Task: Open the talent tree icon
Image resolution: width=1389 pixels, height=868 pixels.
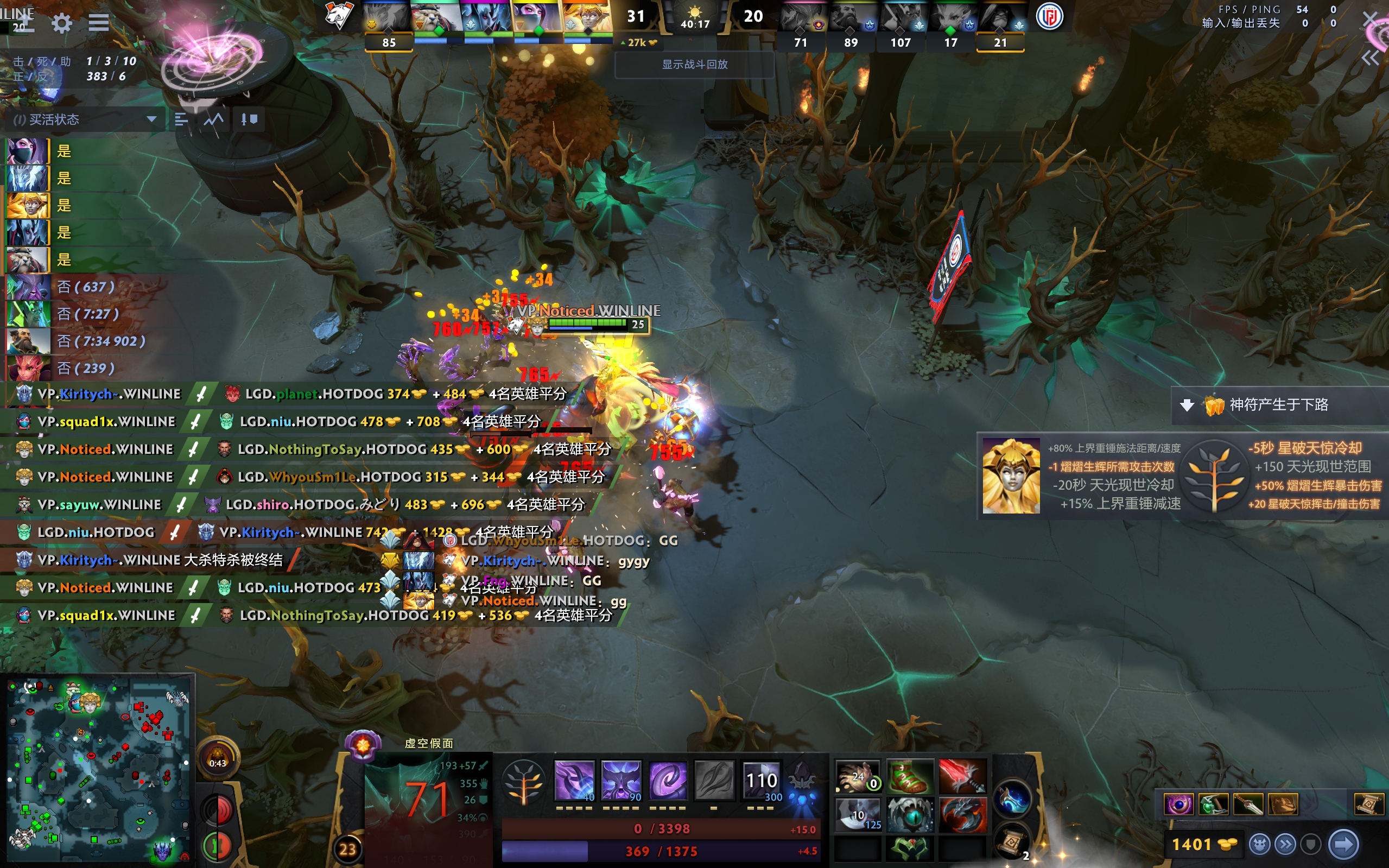Action: pos(523,781)
